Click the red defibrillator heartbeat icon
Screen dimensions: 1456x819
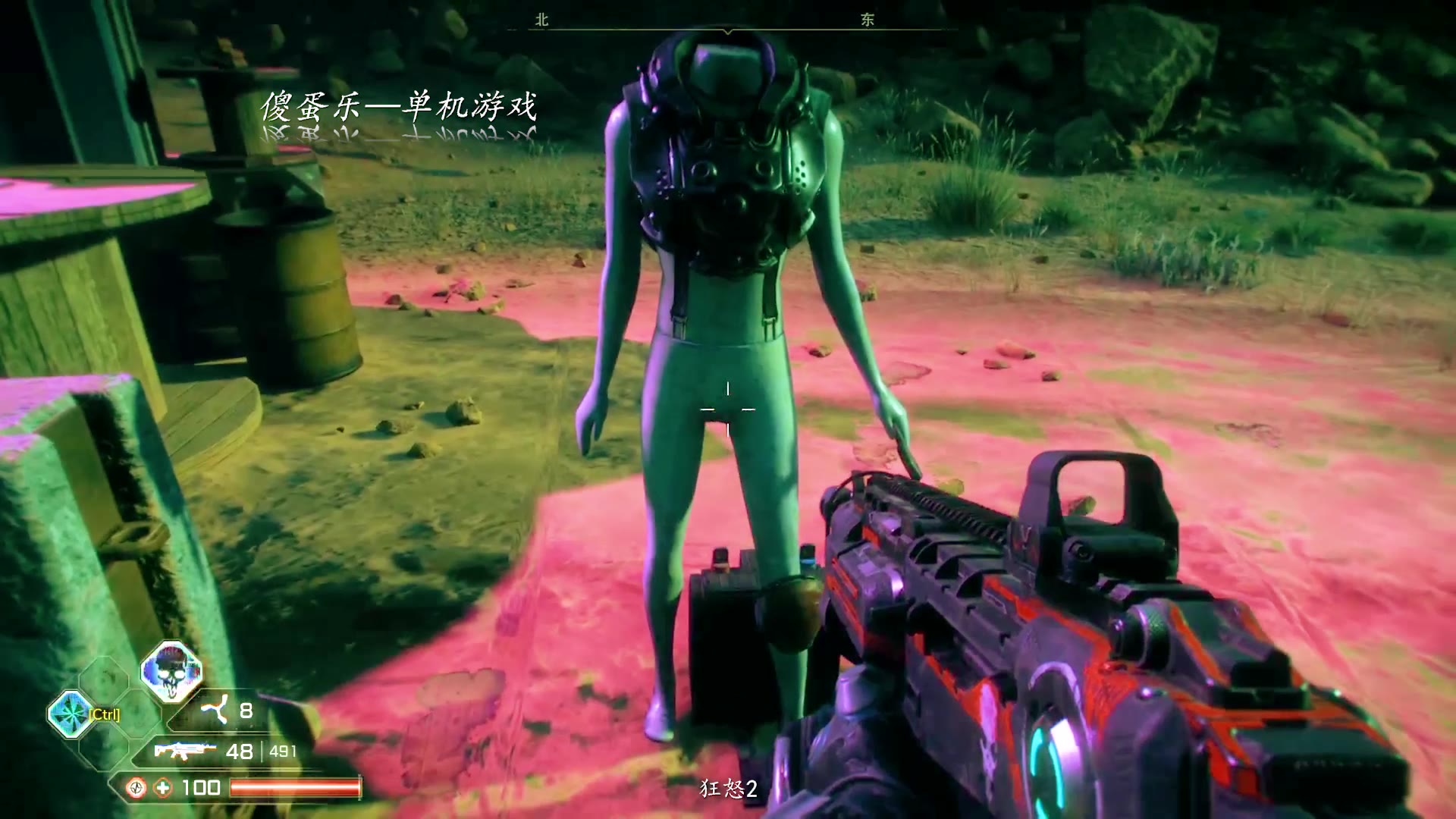pos(136,788)
